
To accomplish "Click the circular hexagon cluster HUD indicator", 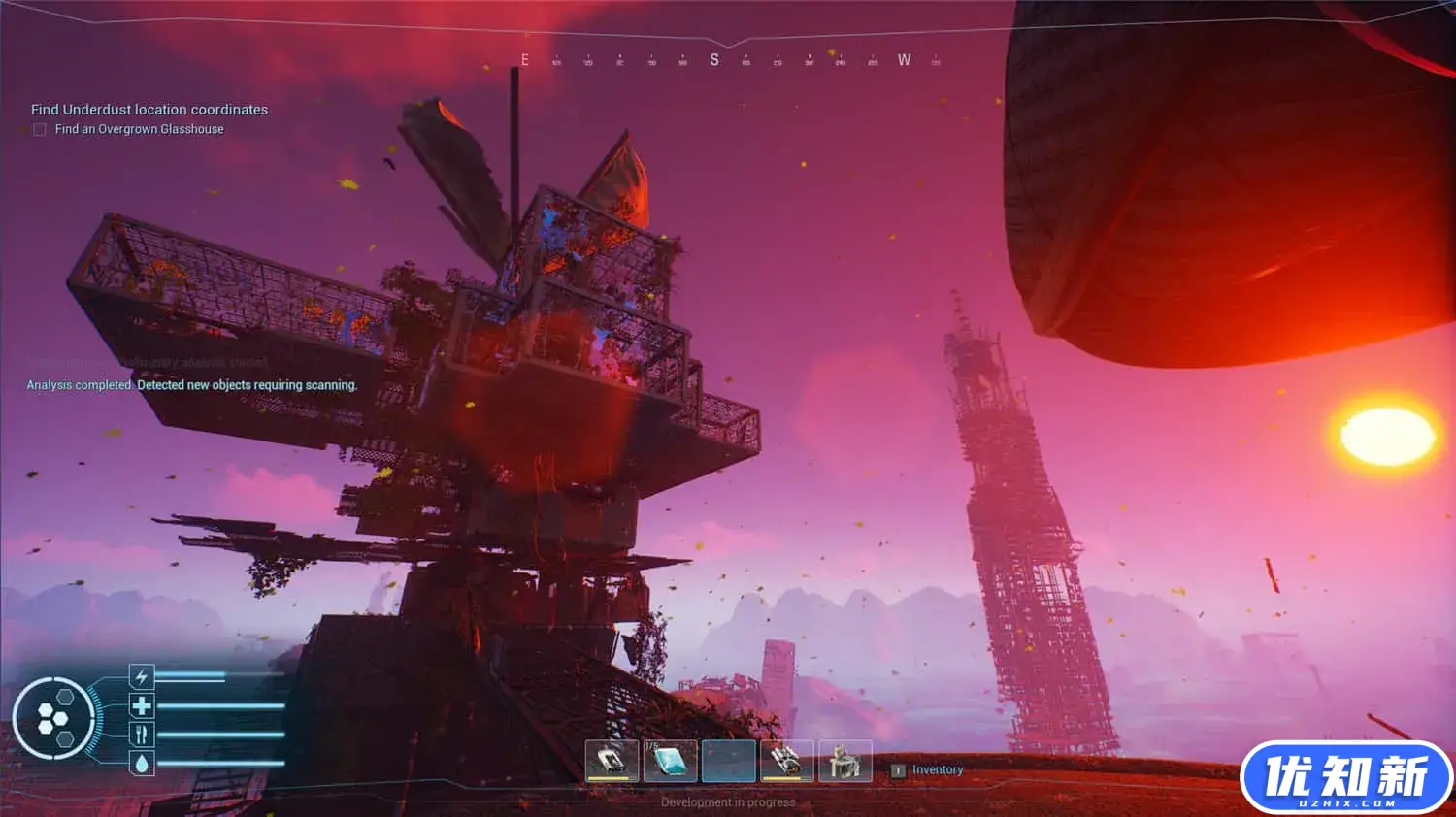I will 53,719.
